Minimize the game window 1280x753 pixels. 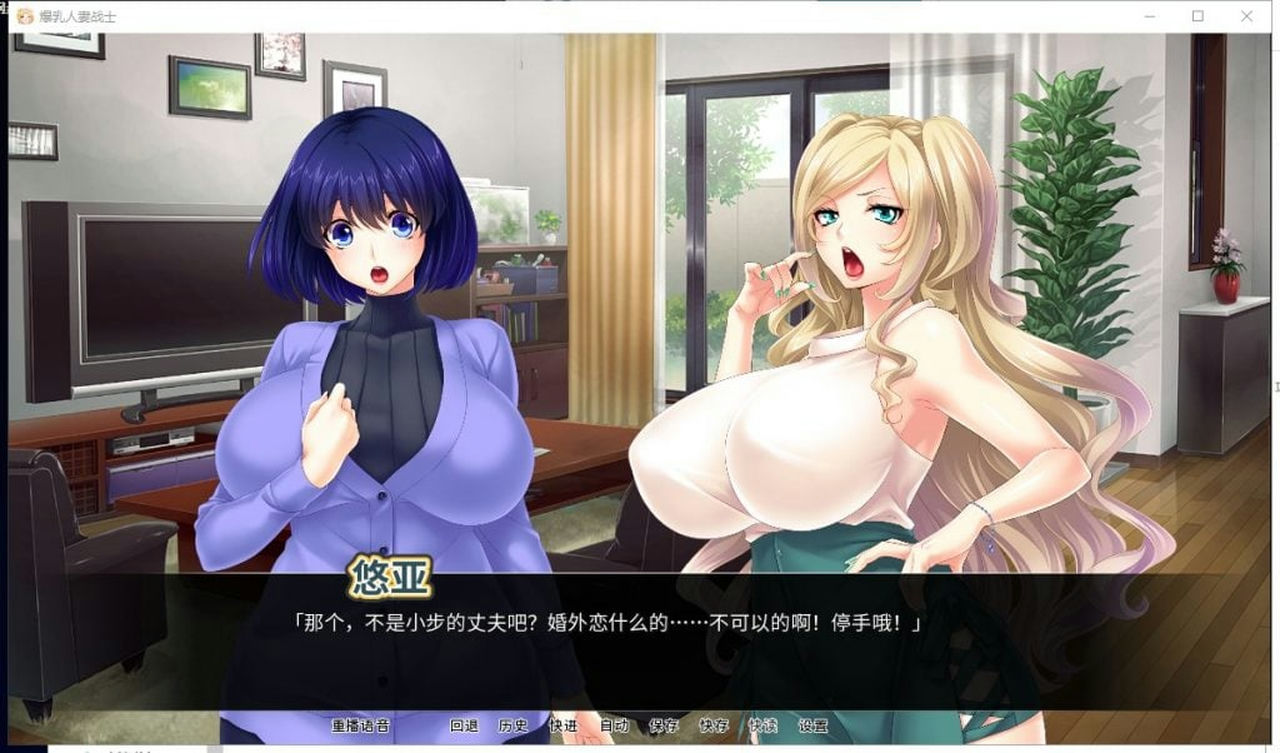[1148, 16]
